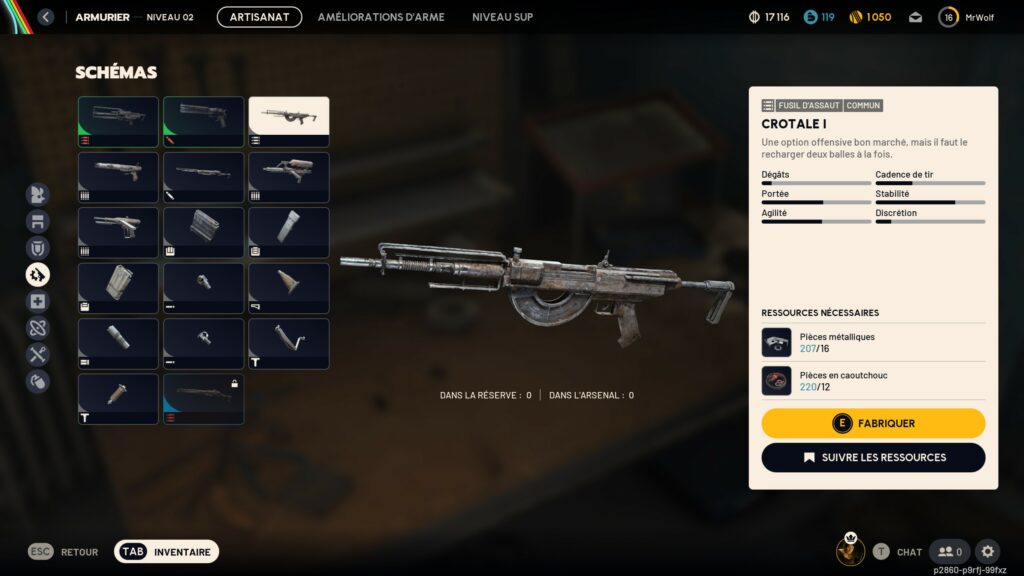This screenshot has width=1024, height=576.
Task: Select the medical cross category filter
Action: 38,301
